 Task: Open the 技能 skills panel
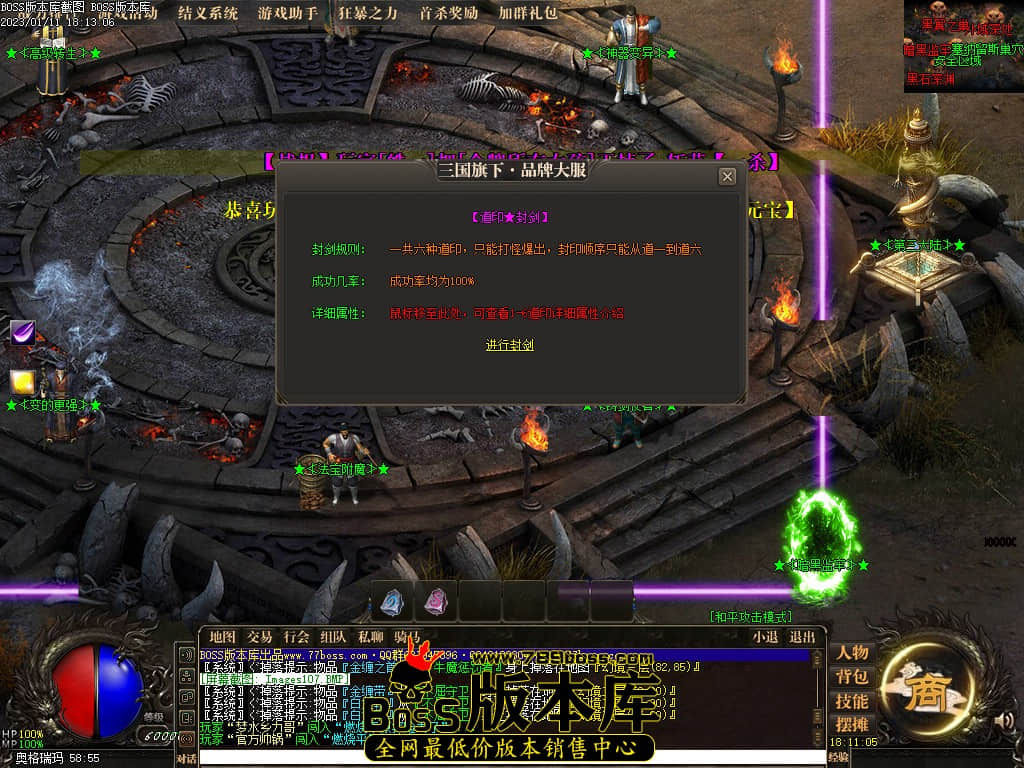tap(852, 701)
